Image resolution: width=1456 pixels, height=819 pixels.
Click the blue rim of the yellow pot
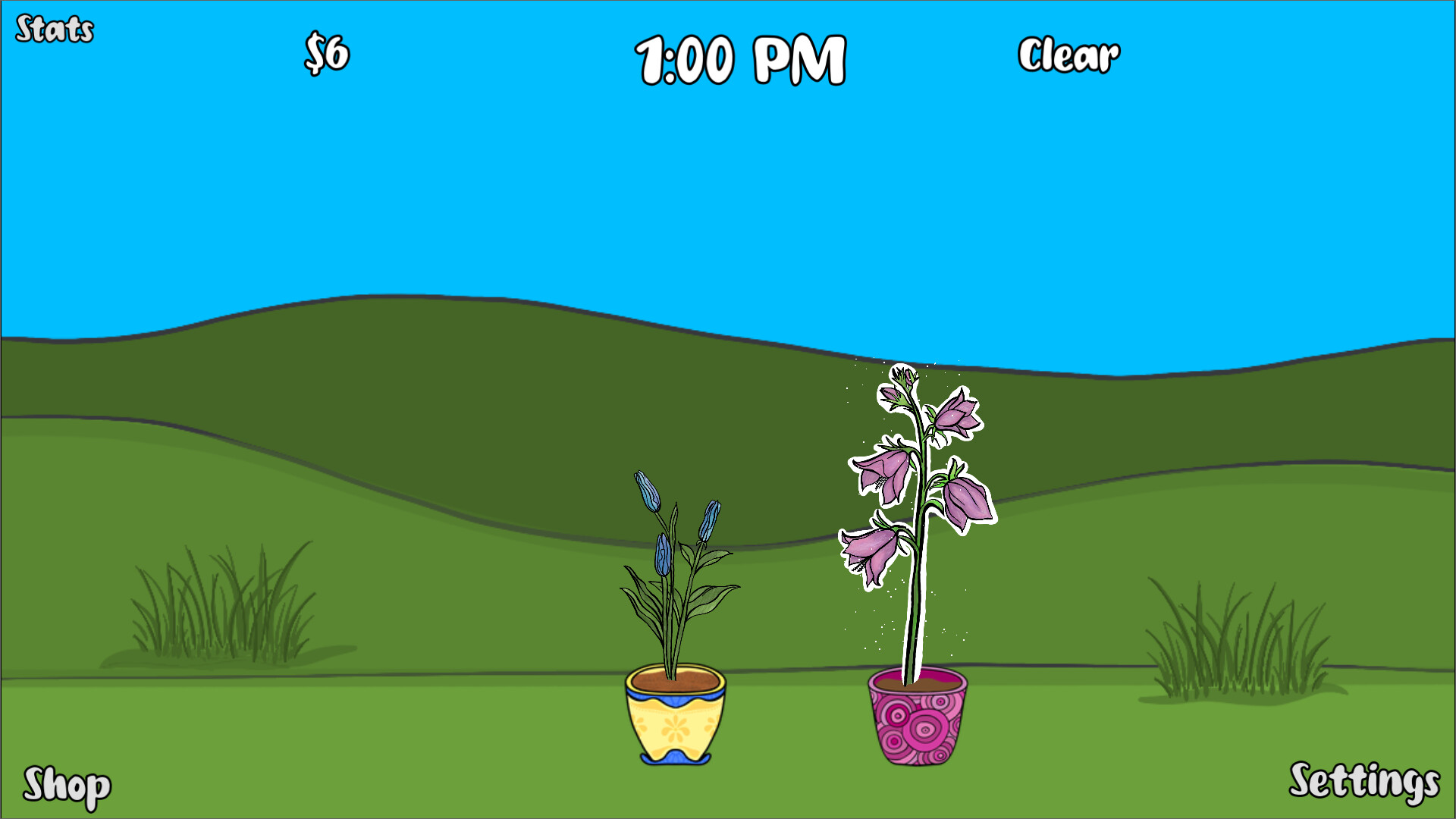(675, 696)
